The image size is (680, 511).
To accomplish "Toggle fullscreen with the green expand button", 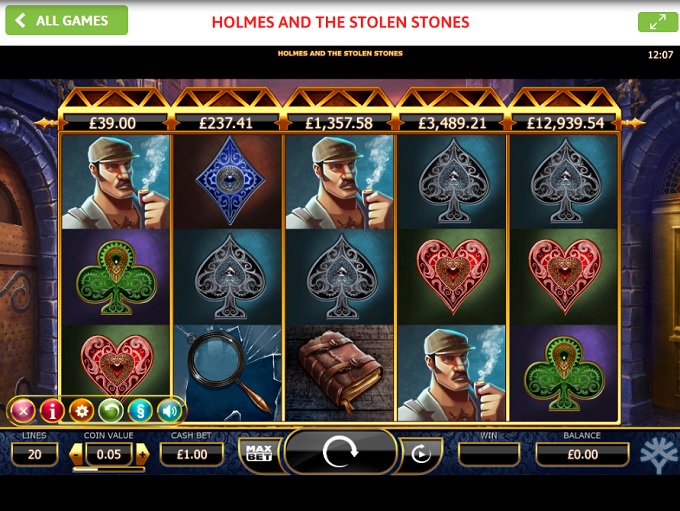I will point(657,21).
